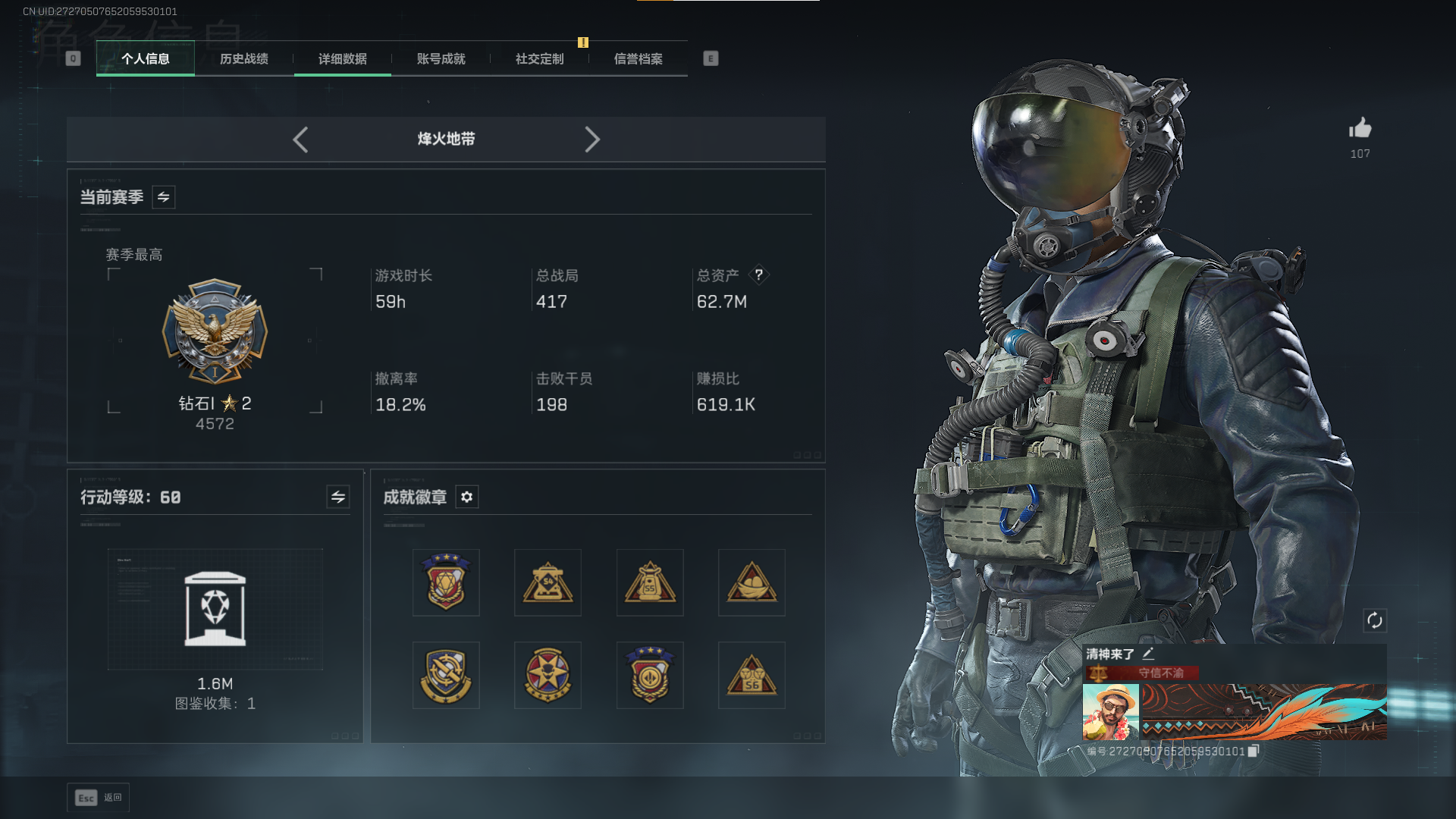Toggle the swap icon next to 当前赛季

[164, 197]
